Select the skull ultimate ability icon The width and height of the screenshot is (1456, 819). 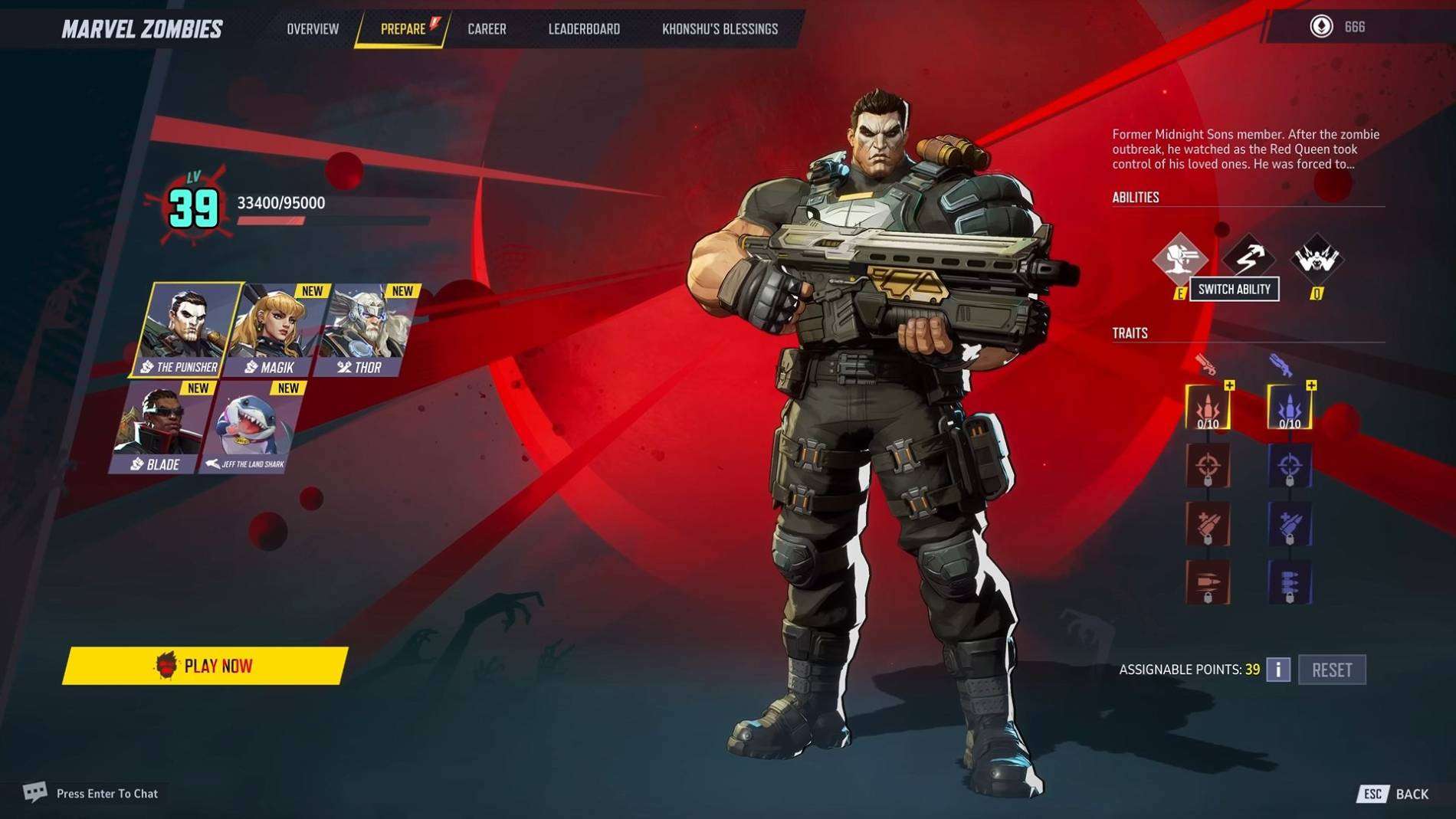click(1317, 258)
